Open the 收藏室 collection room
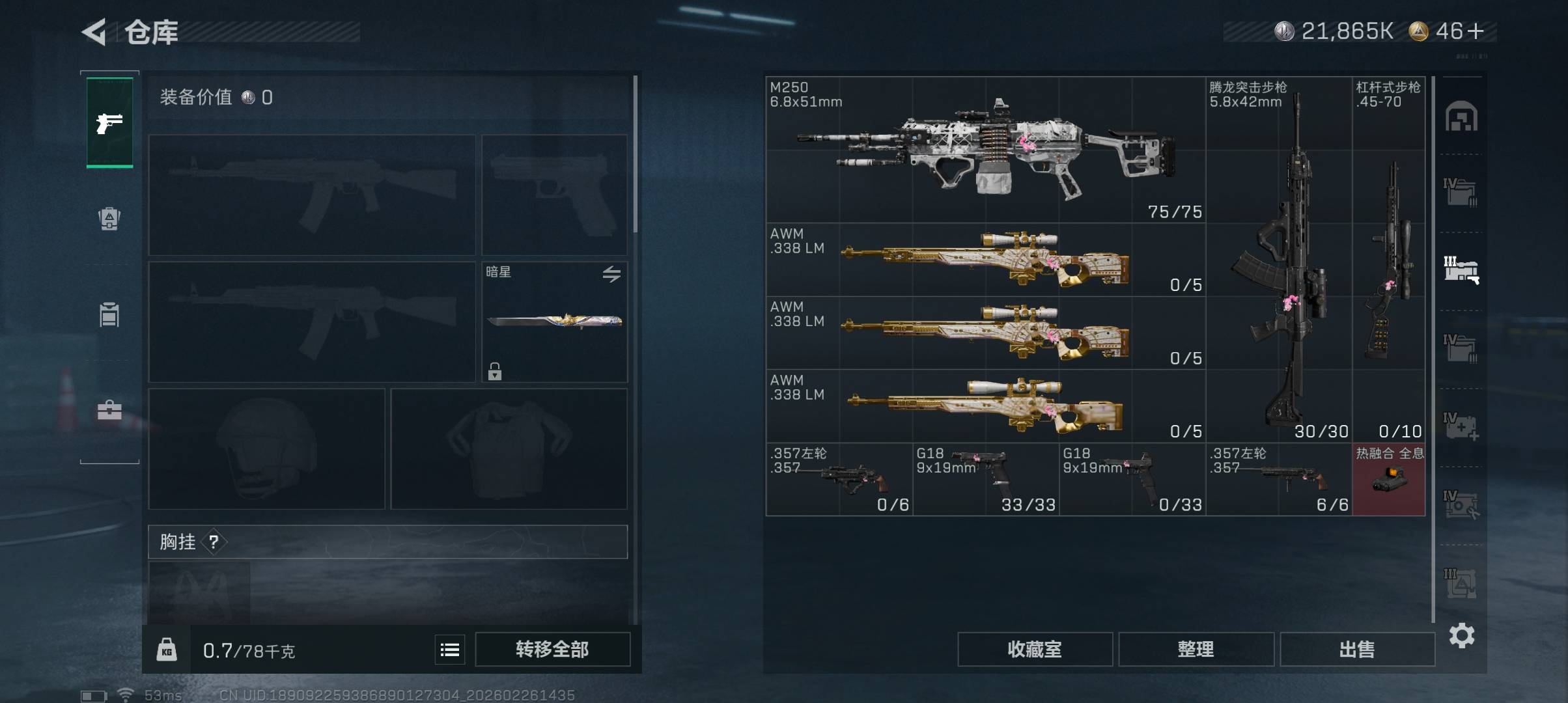 pos(1034,649)
